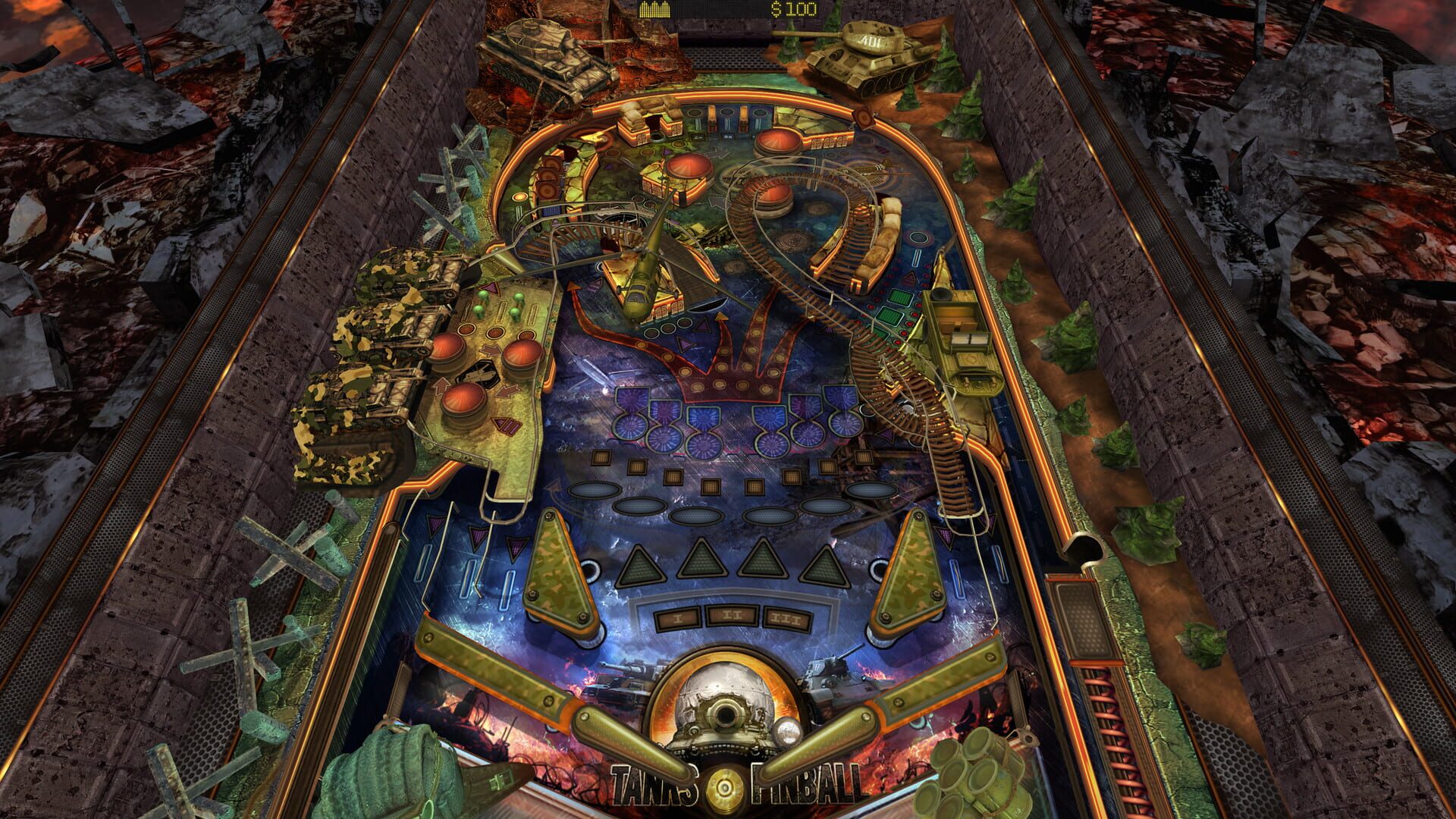Viewport: 1456px width, 819px height.
Task: Toggle the II rollover lamp
Action: pyautogui.click(x=730, y=617)
